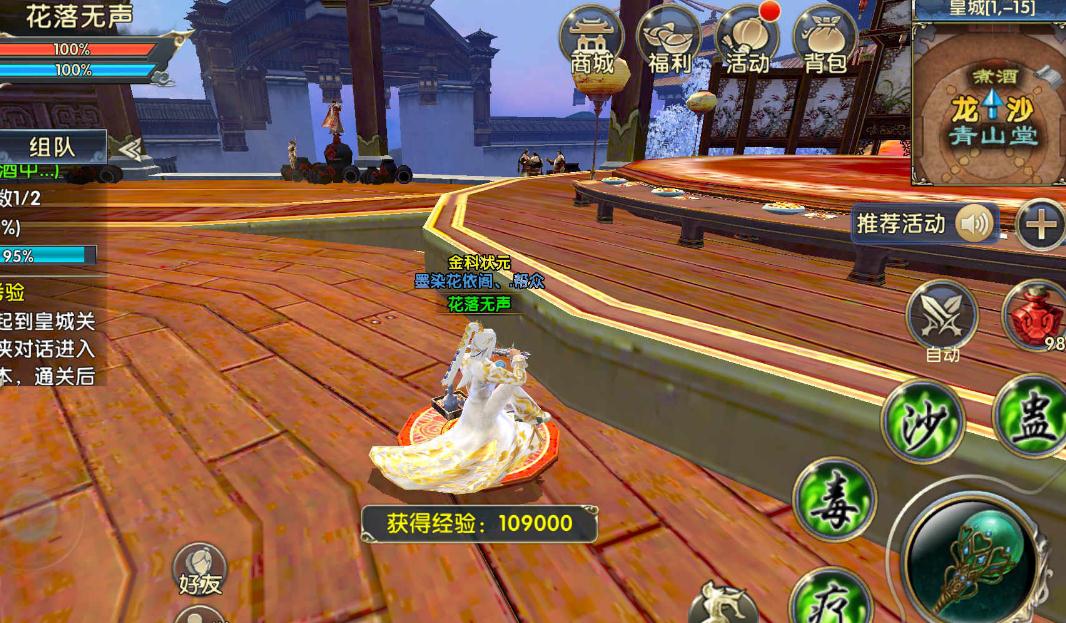Toggle 自动 auto-combat crossed swords
Screen dimensions: 1066x623
pos(941,316)
